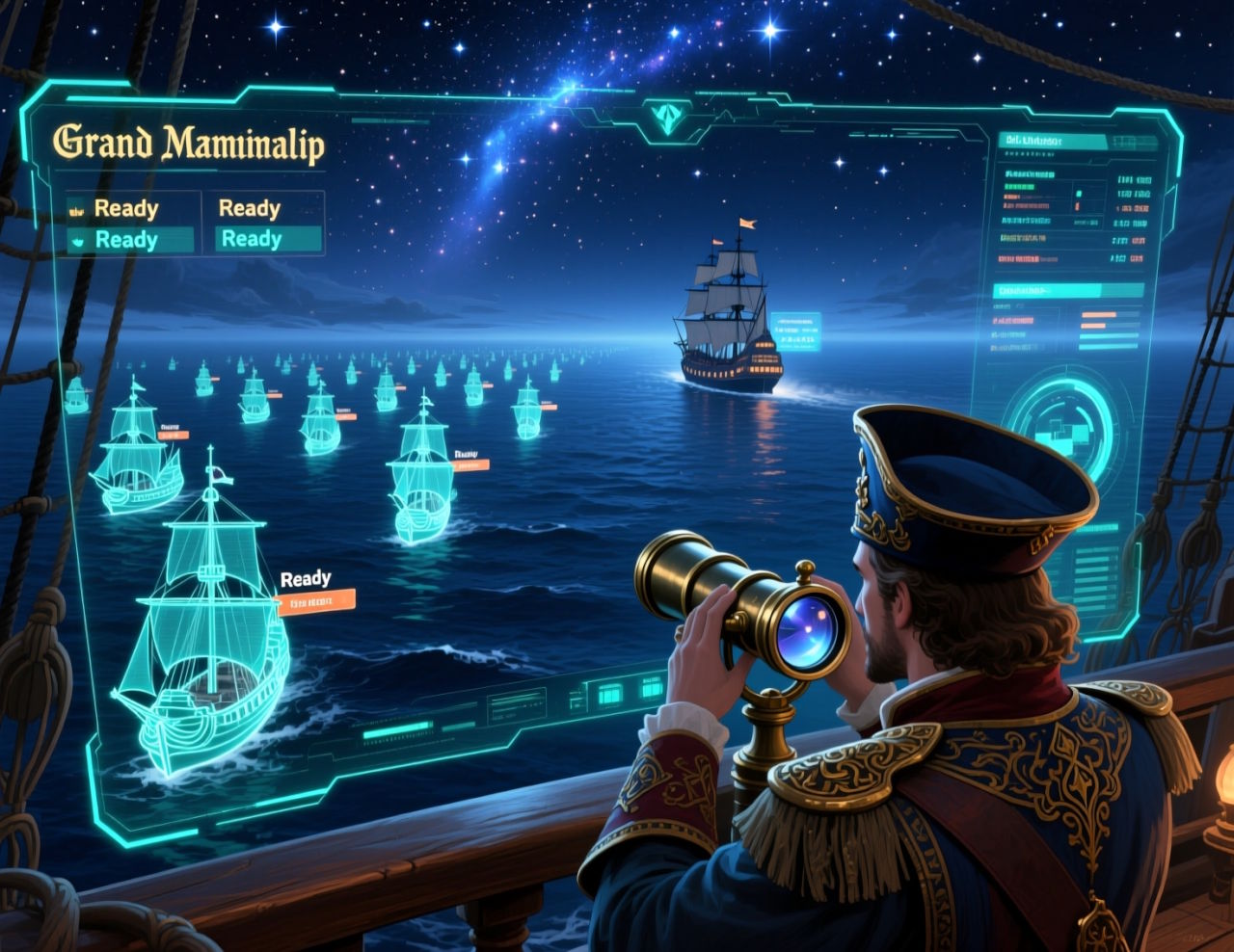Select the teal highlighted Ready without an icon
The width and height of the screenshot is (1234, 952).
[252, 239]
